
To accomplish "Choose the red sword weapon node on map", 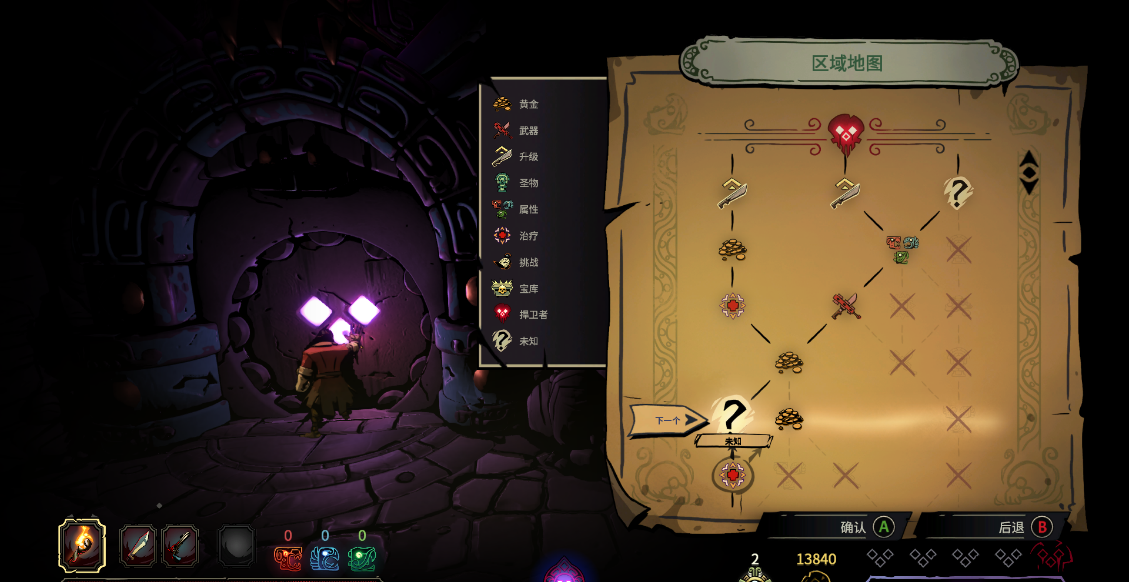I will point(846,305).
